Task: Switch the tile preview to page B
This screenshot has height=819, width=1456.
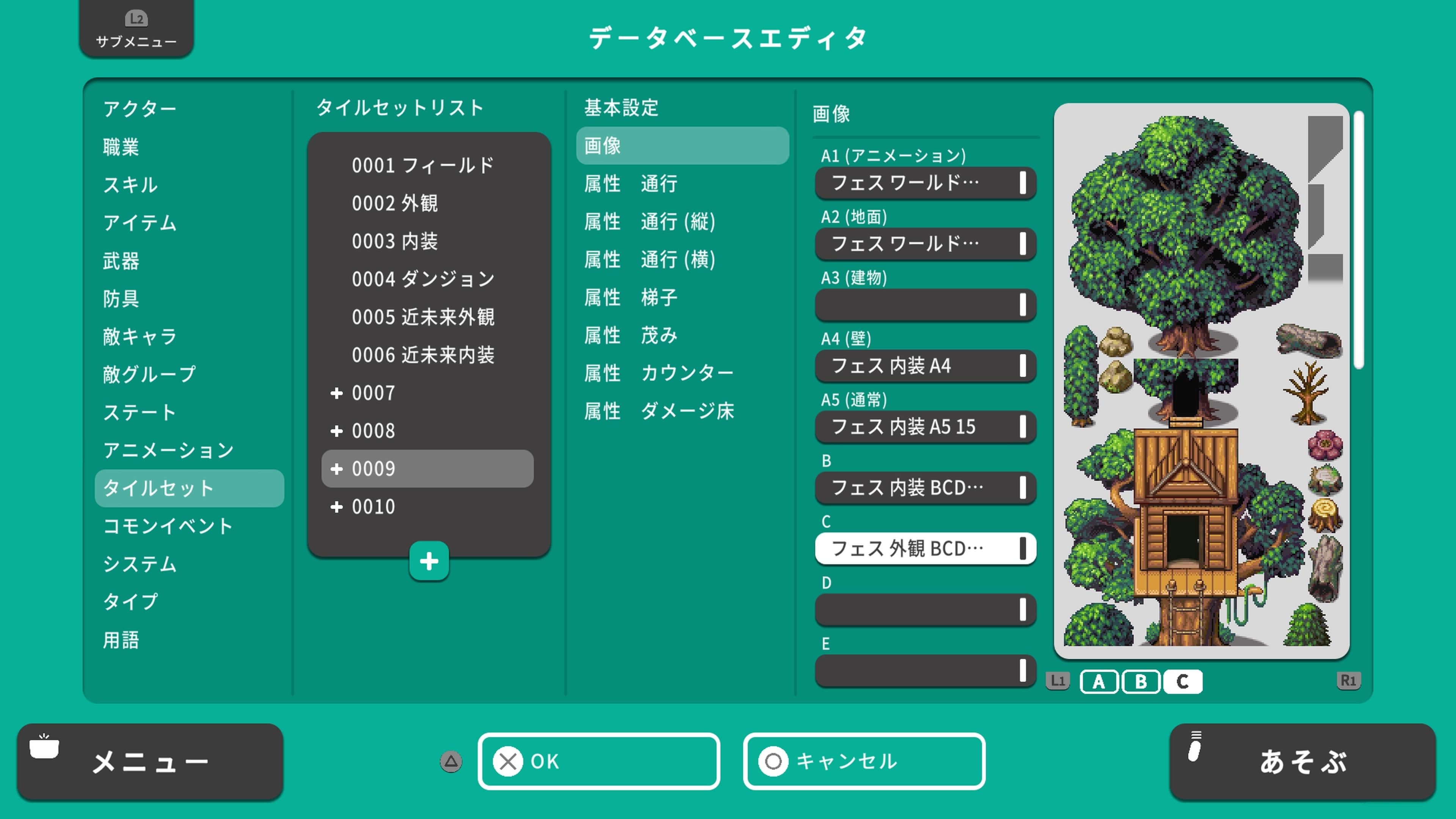Action: tap(1141, 682)
